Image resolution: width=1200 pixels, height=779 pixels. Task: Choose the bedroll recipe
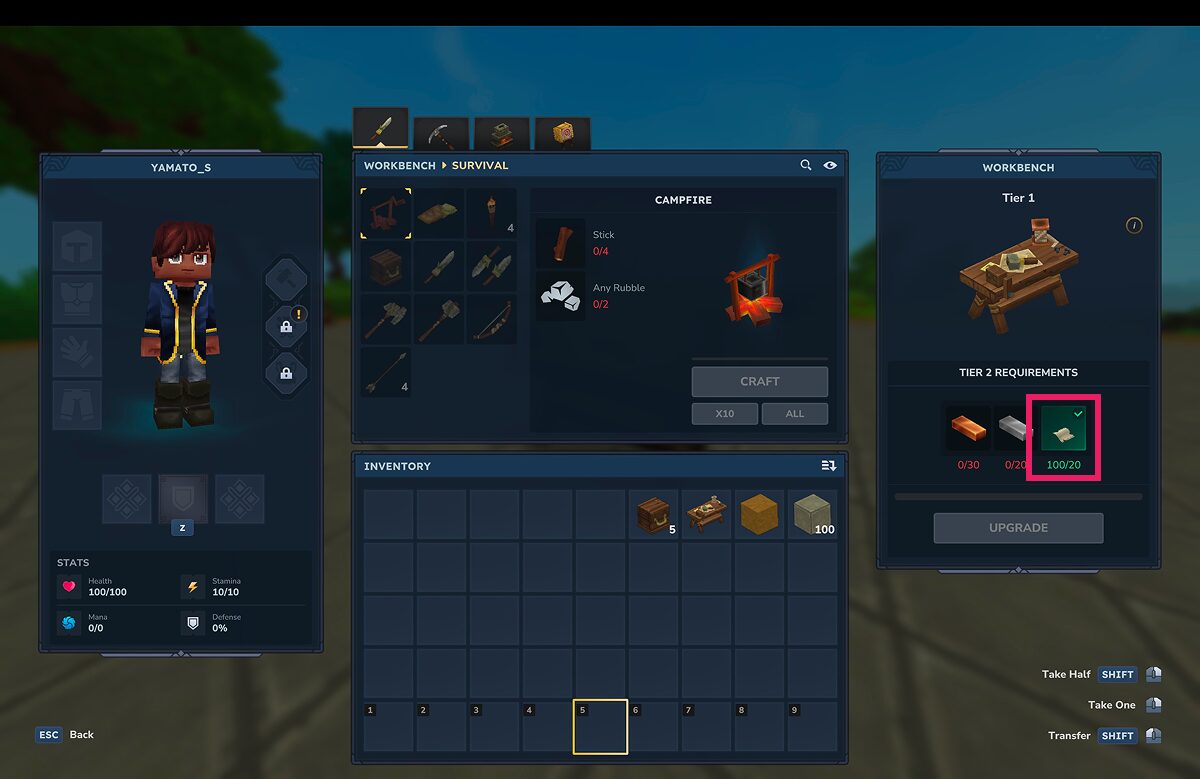point(438,213)
